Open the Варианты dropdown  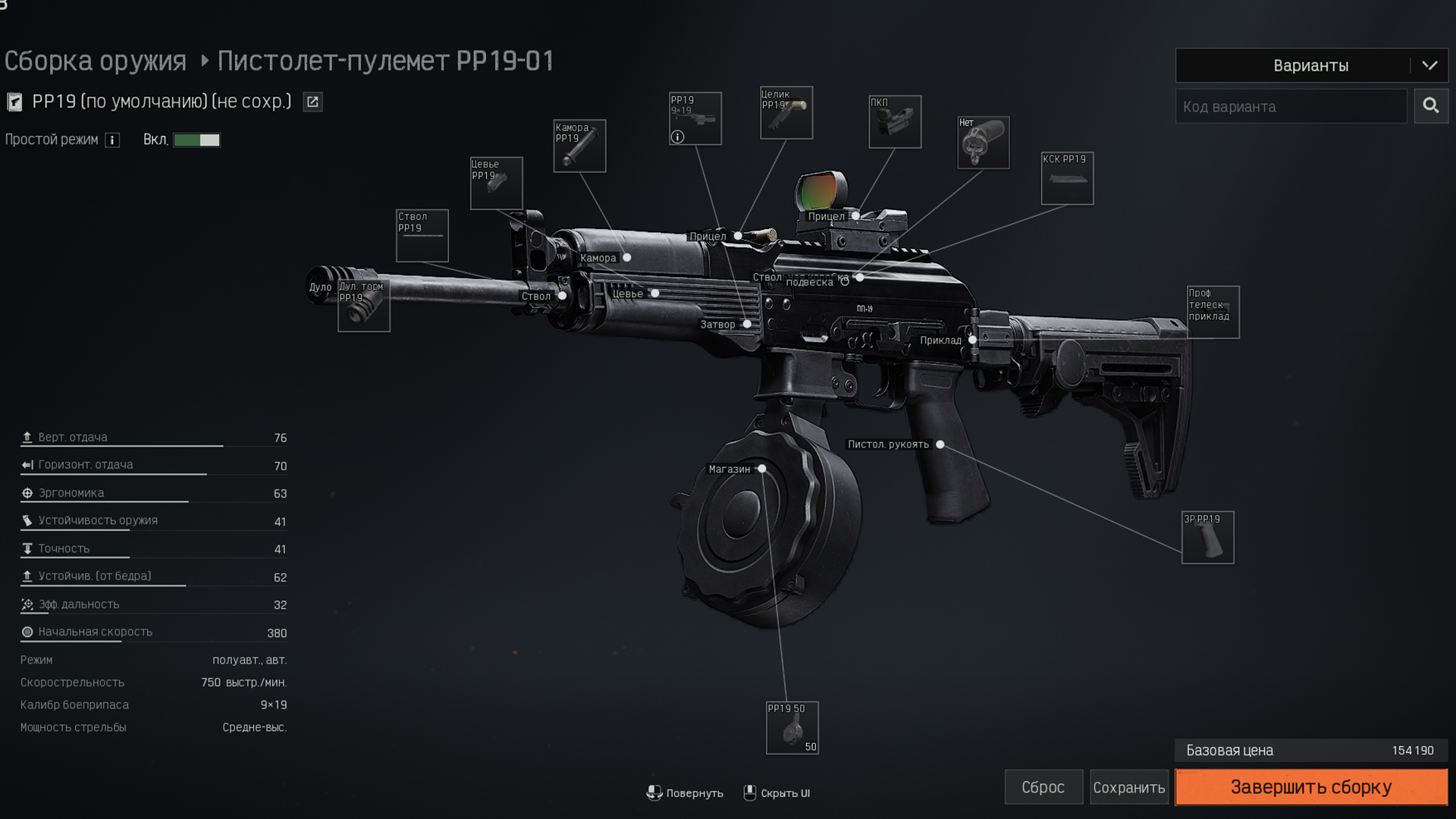(1310, 66)
